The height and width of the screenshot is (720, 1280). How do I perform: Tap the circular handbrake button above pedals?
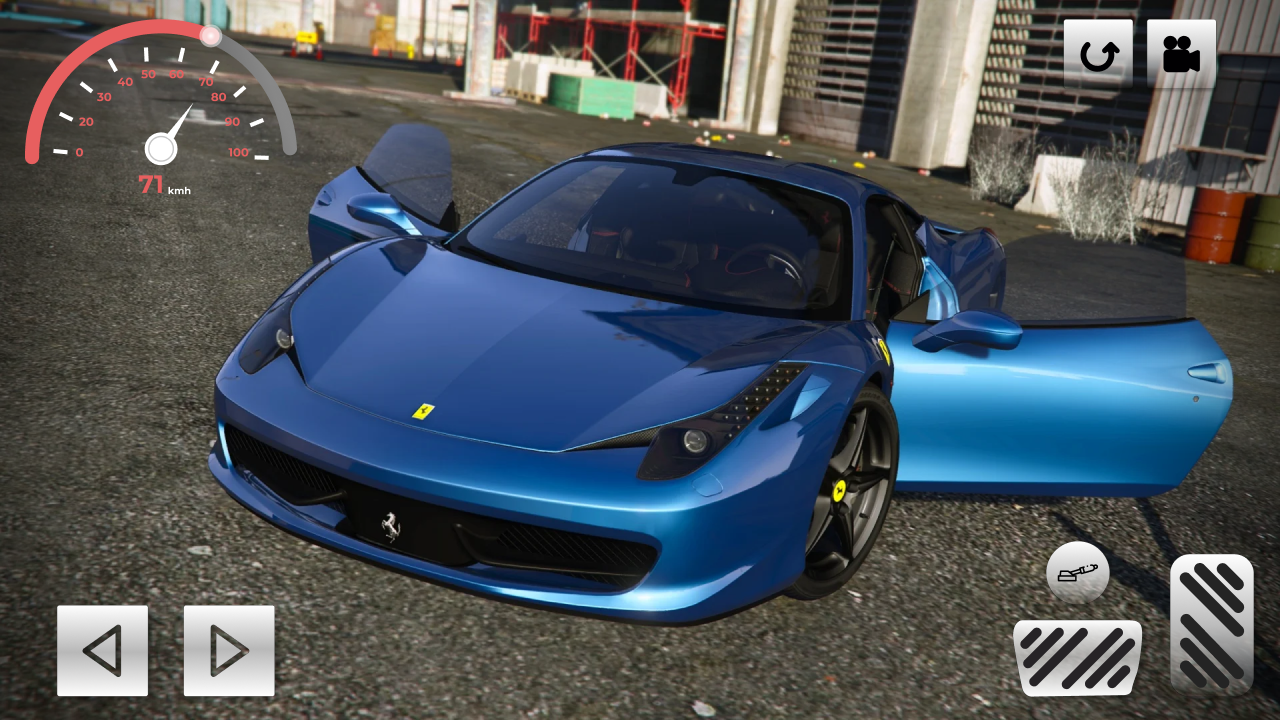coord(1076,573)
